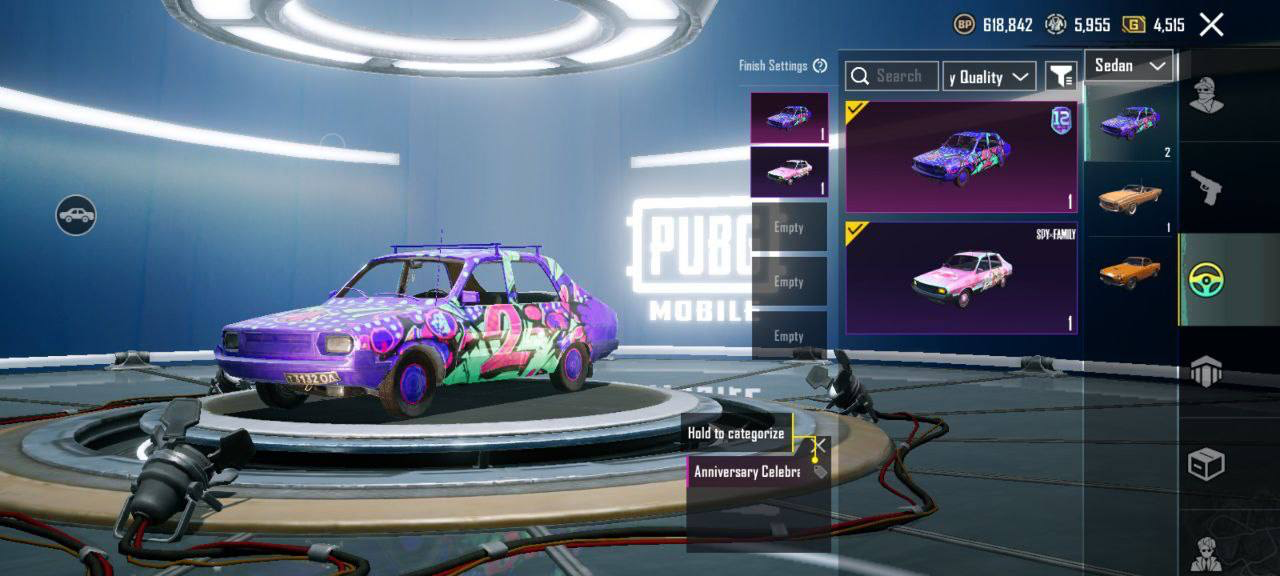The height and width of the screenshot is (576, 1280).
Task: Select the purple sedan in Finish Settings slots
Action: pos(789,118)
